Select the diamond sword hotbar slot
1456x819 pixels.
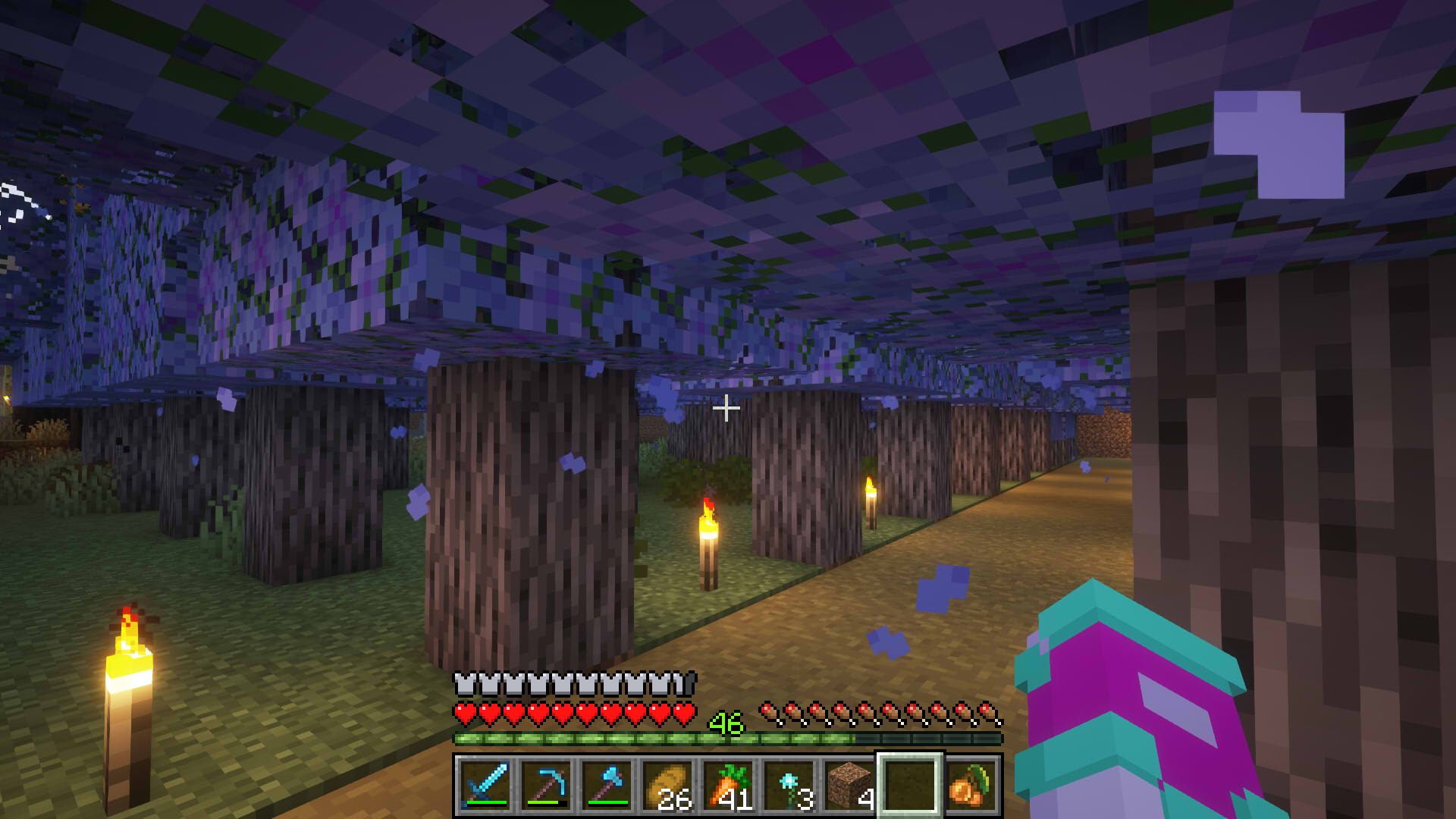coord(485,786)
